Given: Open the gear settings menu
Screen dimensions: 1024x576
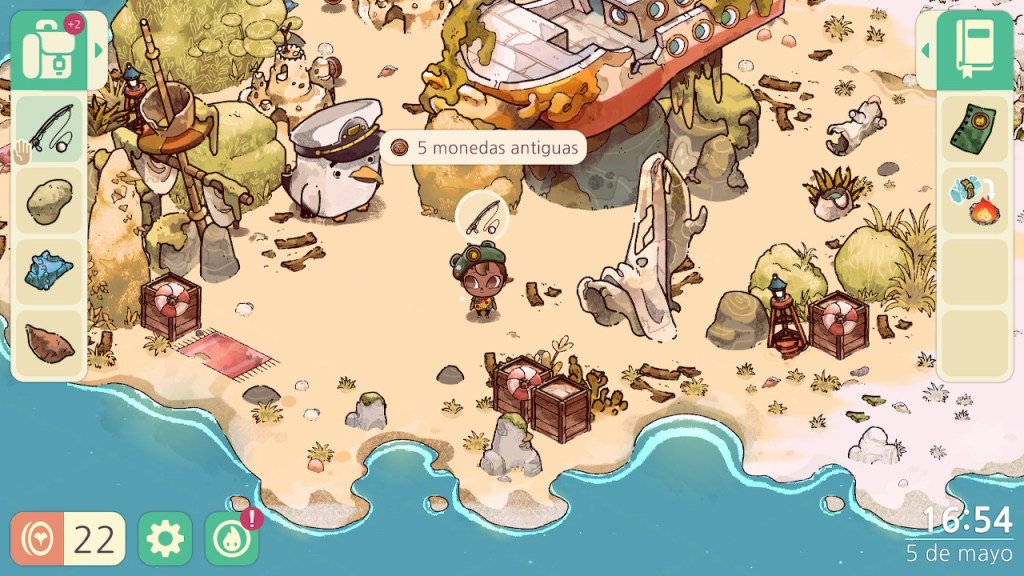Looking at the screenshot, I should (x=164, y=539).
